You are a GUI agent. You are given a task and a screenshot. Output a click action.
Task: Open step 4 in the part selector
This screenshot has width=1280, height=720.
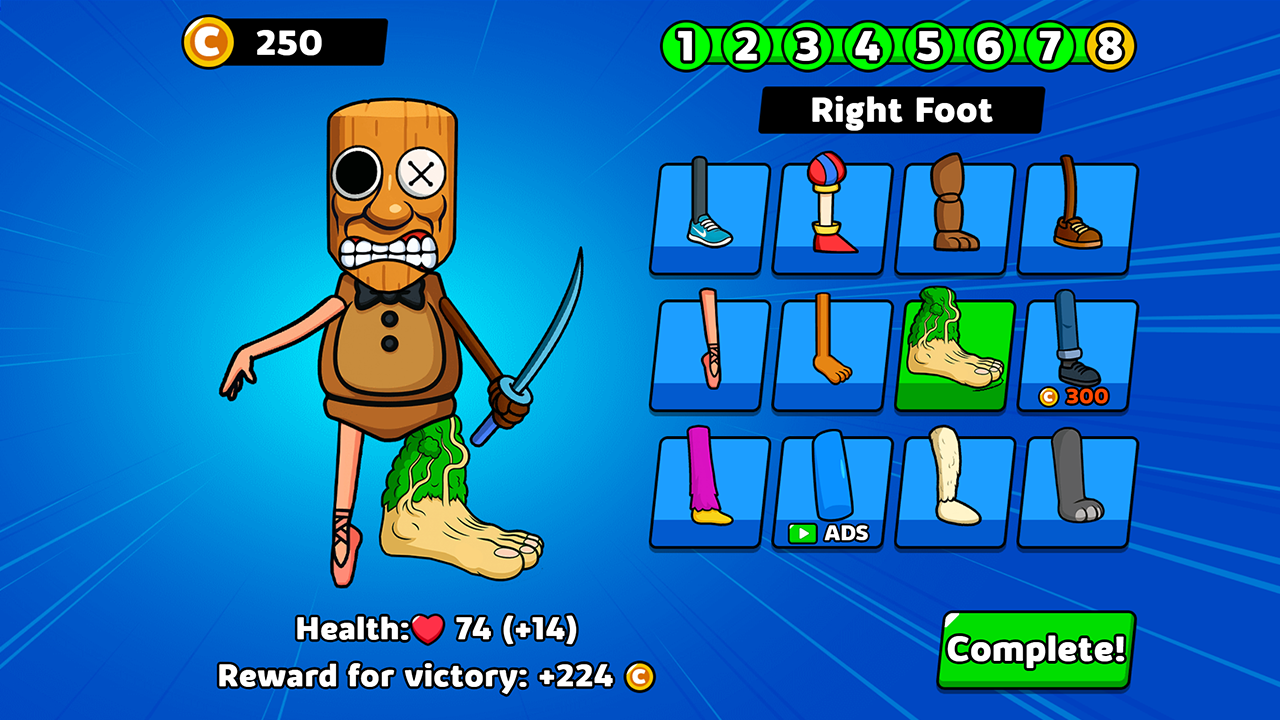click(x=867, y=45)
